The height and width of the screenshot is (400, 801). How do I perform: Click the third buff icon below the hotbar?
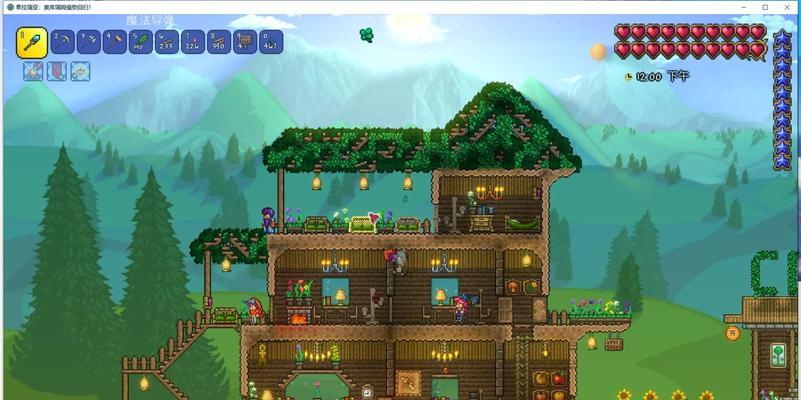(80, 71)
